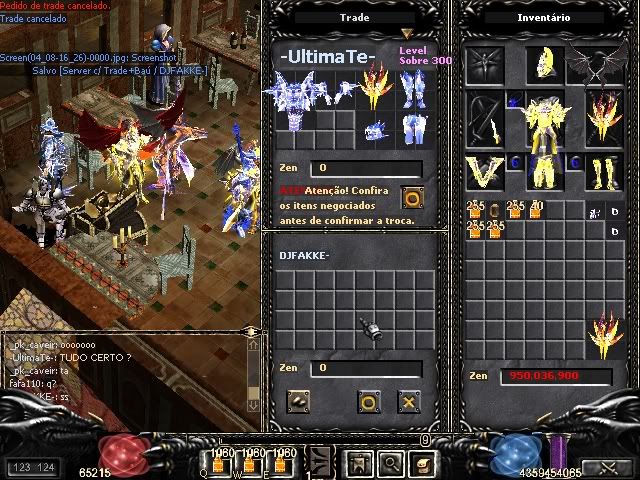Open the character info button on bottom bar
Image resolution: width=640 pixels, height=480 pixels.
(356, 463)
